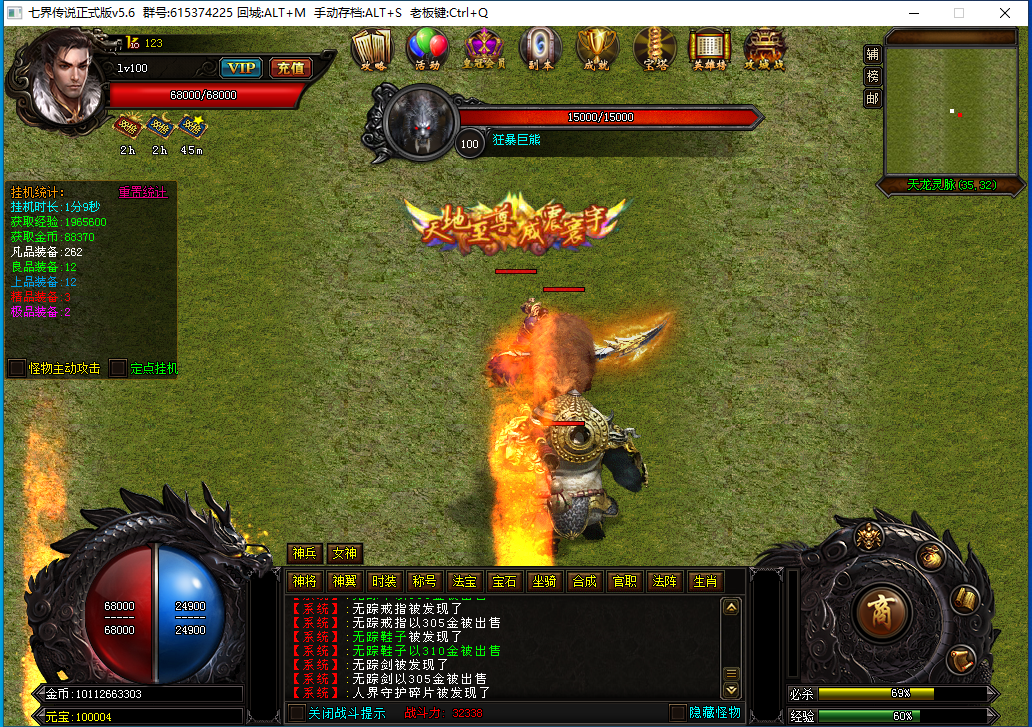1032x727 pixels.
Task: Enable the 定点挂机 checkbox
Action: (118, 368)
